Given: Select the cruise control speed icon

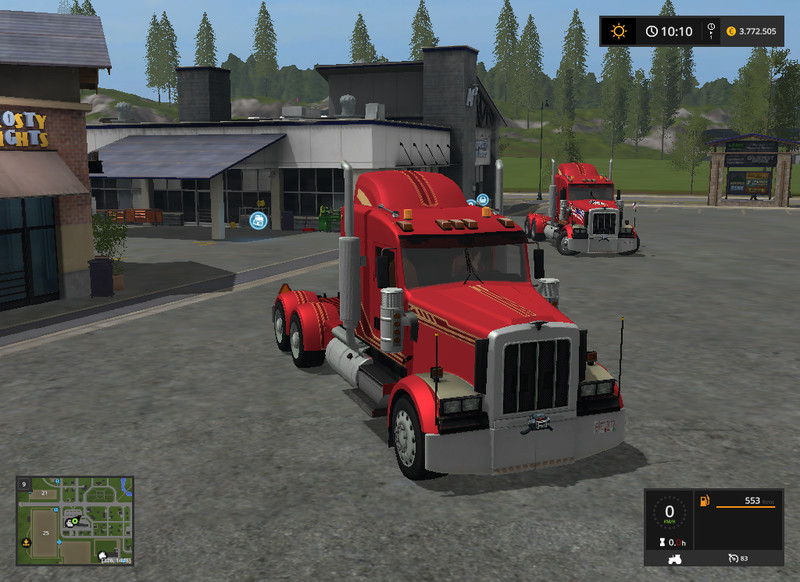Looking at the screenshot, I should pyautogui.click(x=734, y=558).
